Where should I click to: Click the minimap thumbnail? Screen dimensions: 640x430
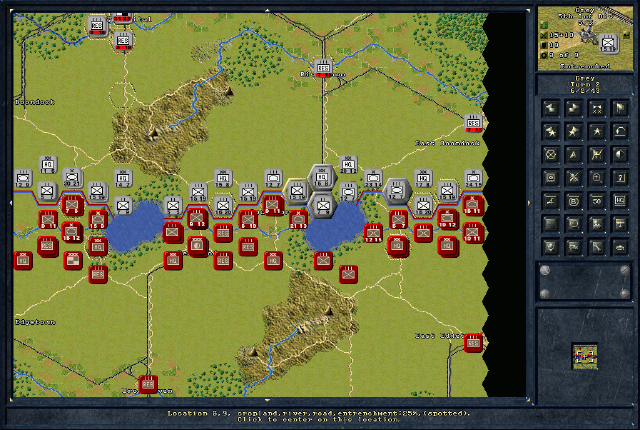[585, 354]
